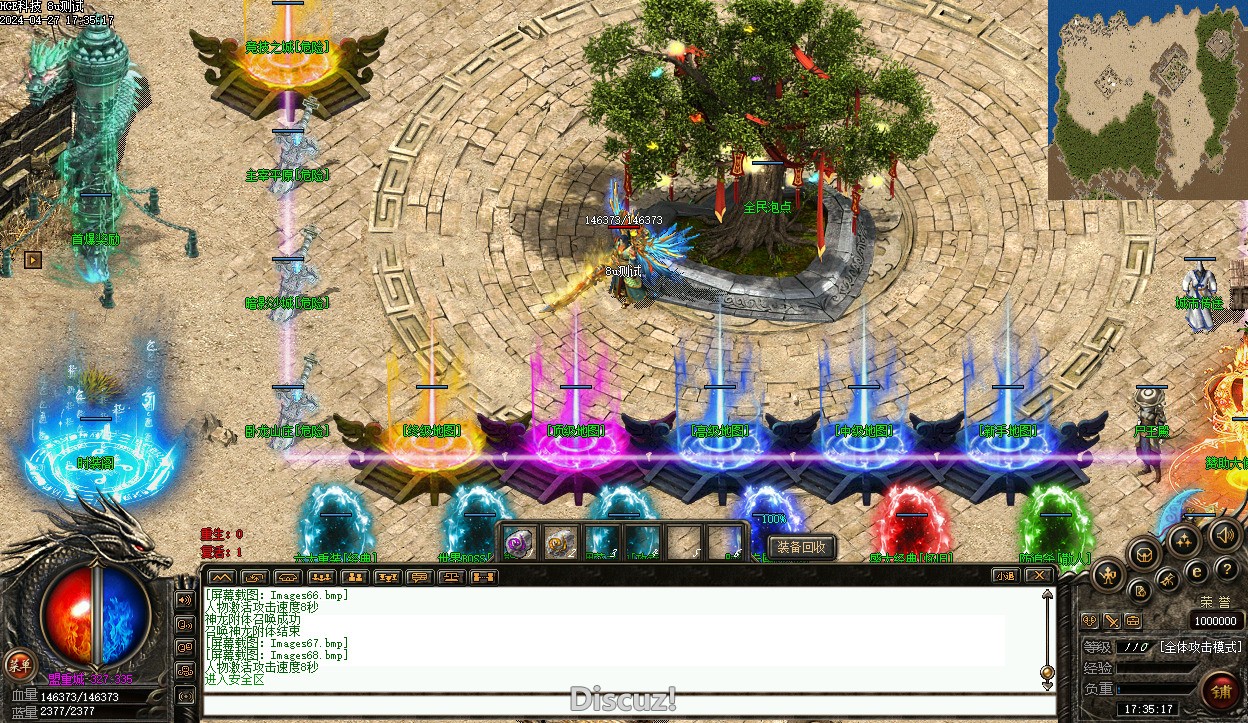Click the 装备回收 equipment recycle button

(x=801, y=547)
